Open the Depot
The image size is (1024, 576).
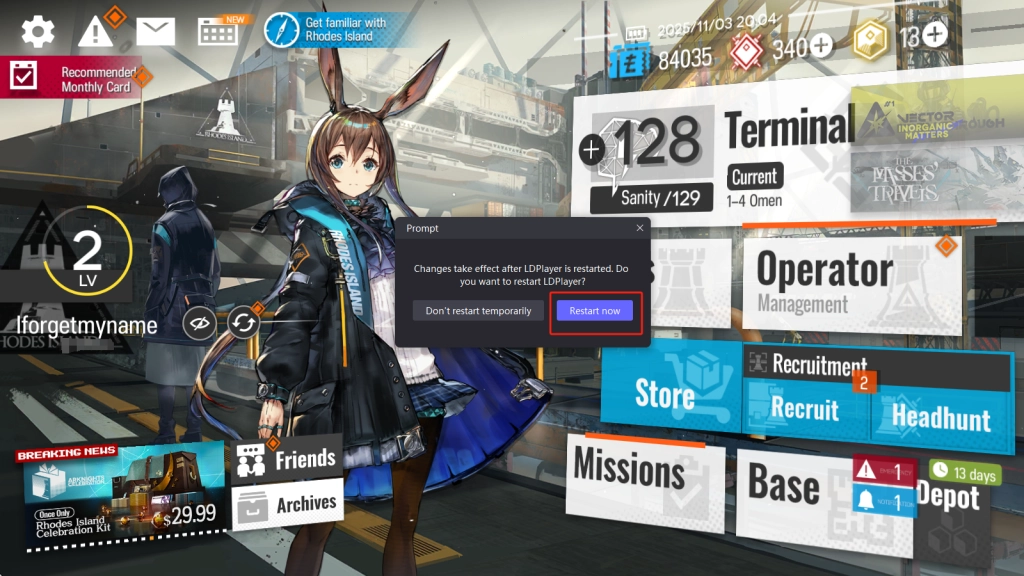tap(947, 496)
